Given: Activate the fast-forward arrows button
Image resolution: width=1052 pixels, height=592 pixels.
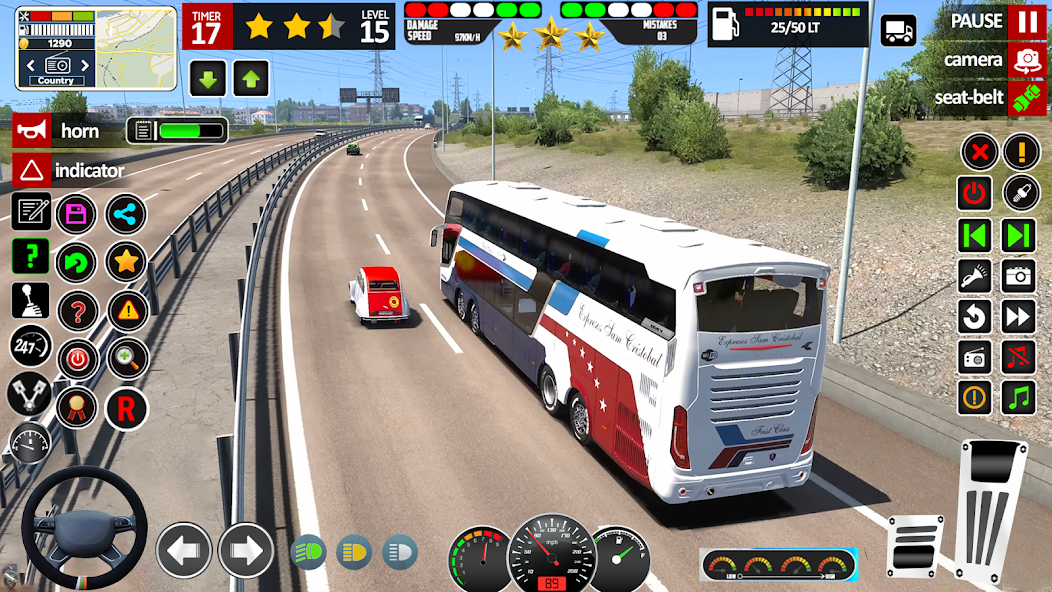Looking at the screenshot, I should (x=1019, y=317).
